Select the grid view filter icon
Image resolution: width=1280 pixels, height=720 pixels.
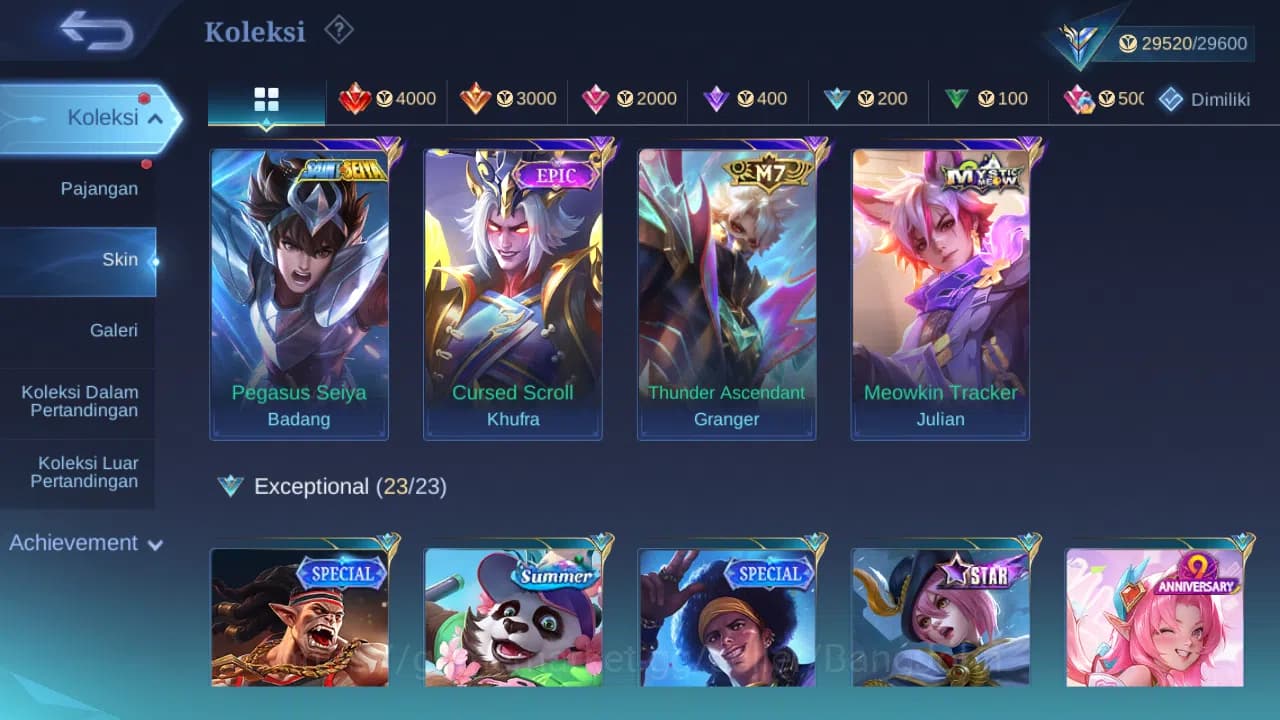point(265,100)
